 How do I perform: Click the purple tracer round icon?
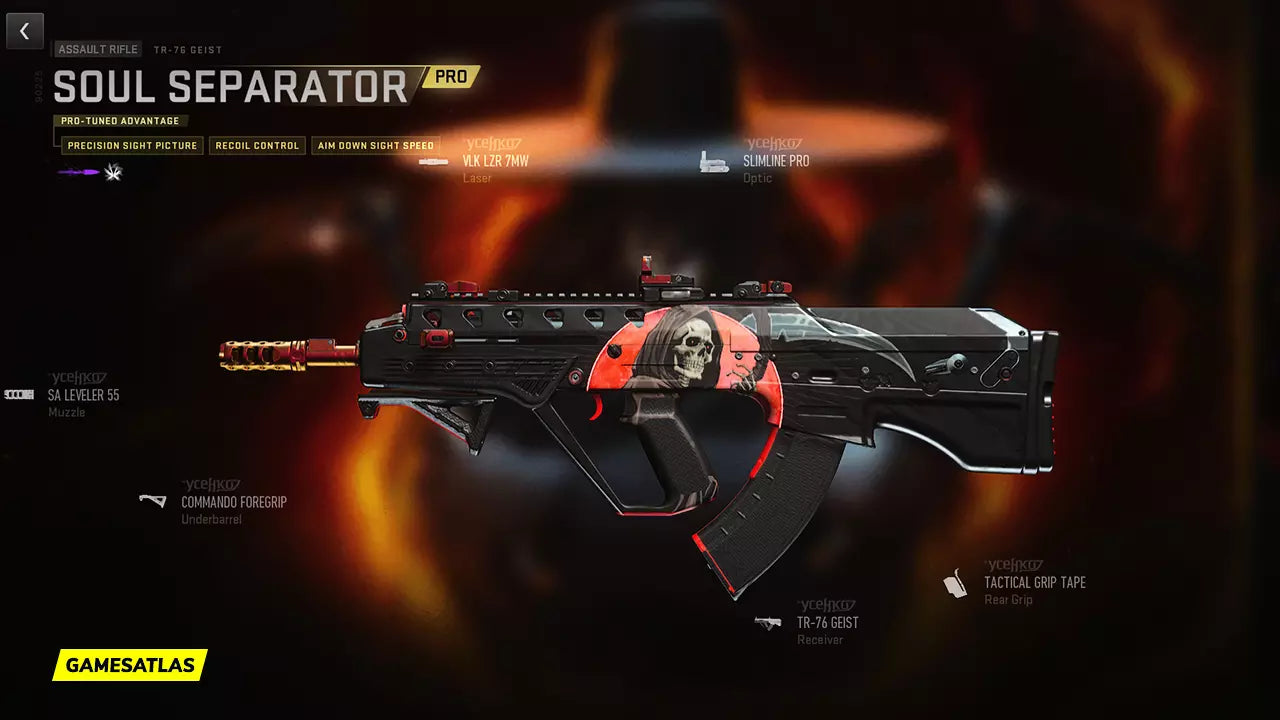click(78, 173)
